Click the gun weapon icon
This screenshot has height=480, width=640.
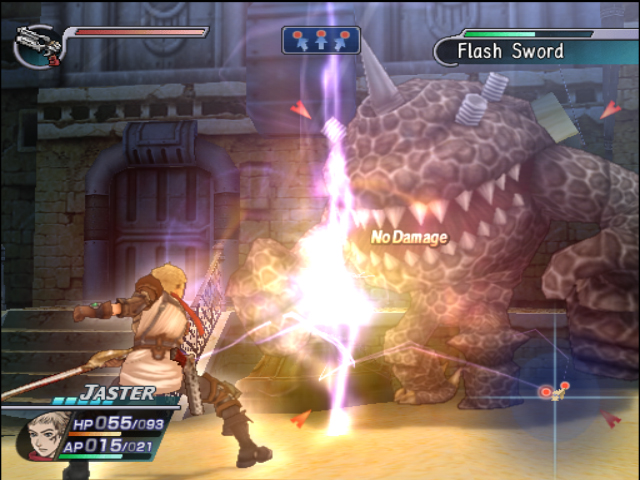37,44
